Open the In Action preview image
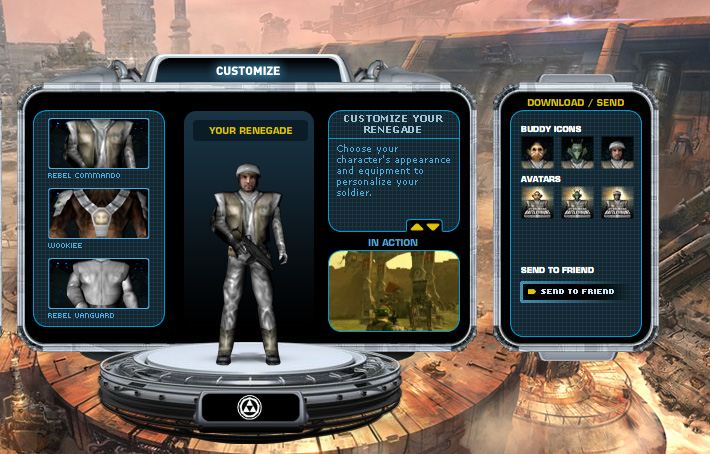The height and width of the screenshot is (454, 710). click(x=394, y=291)
